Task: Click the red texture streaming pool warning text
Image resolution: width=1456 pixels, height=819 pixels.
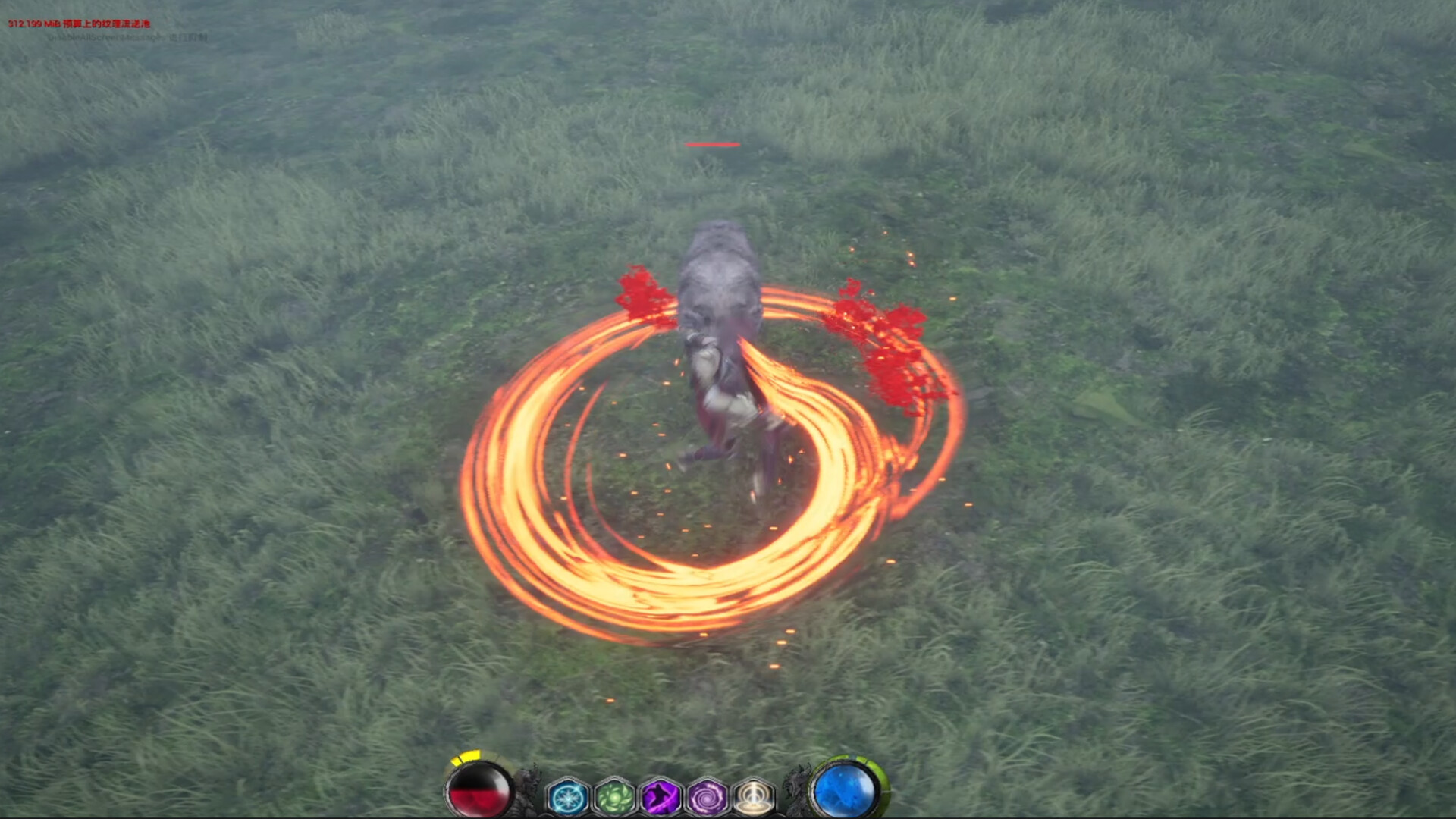Action: click(78, 24)
